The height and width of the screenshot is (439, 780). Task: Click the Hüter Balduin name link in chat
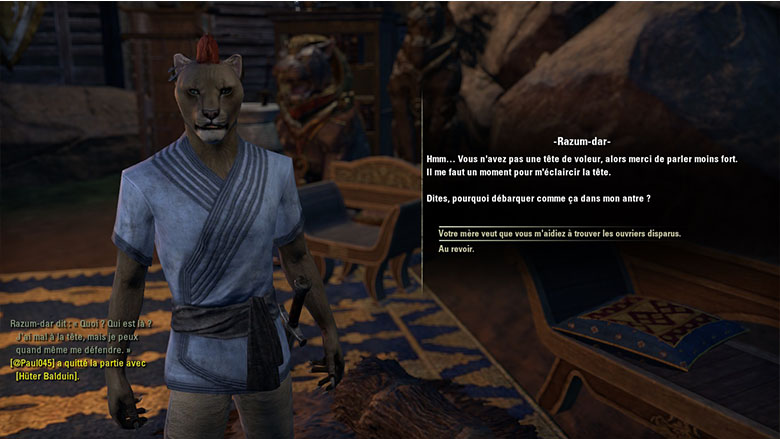[x=46, y=375]
